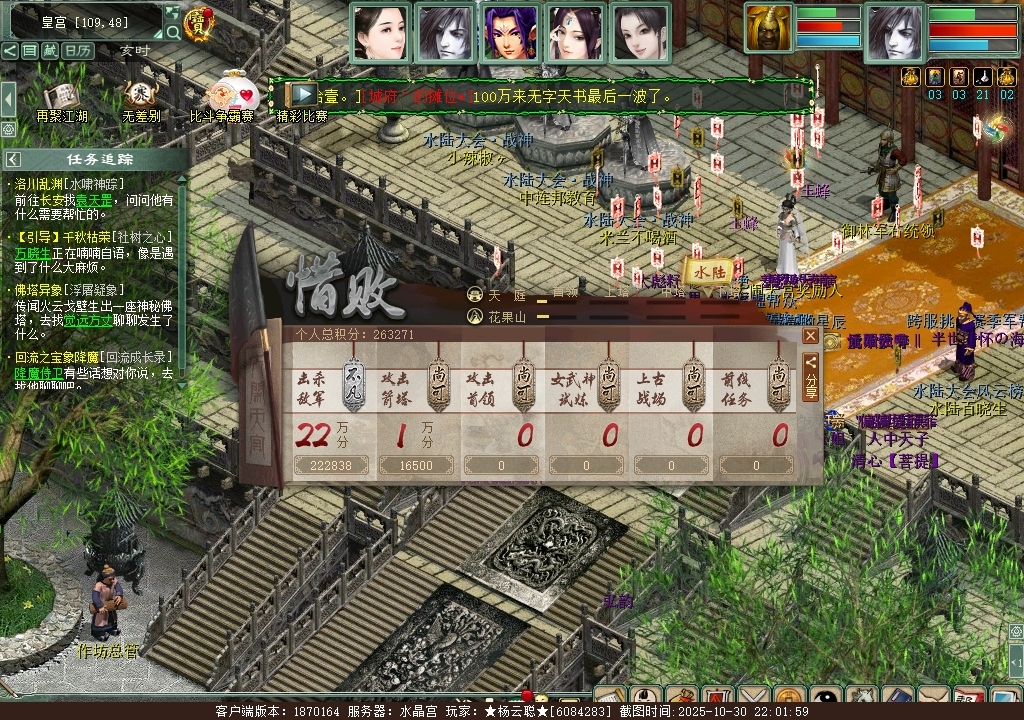This screenshot has height=720, width=1024.
Task: Select the first female teammate portrait
Action: pyautogui.click(x=381, y=32)
